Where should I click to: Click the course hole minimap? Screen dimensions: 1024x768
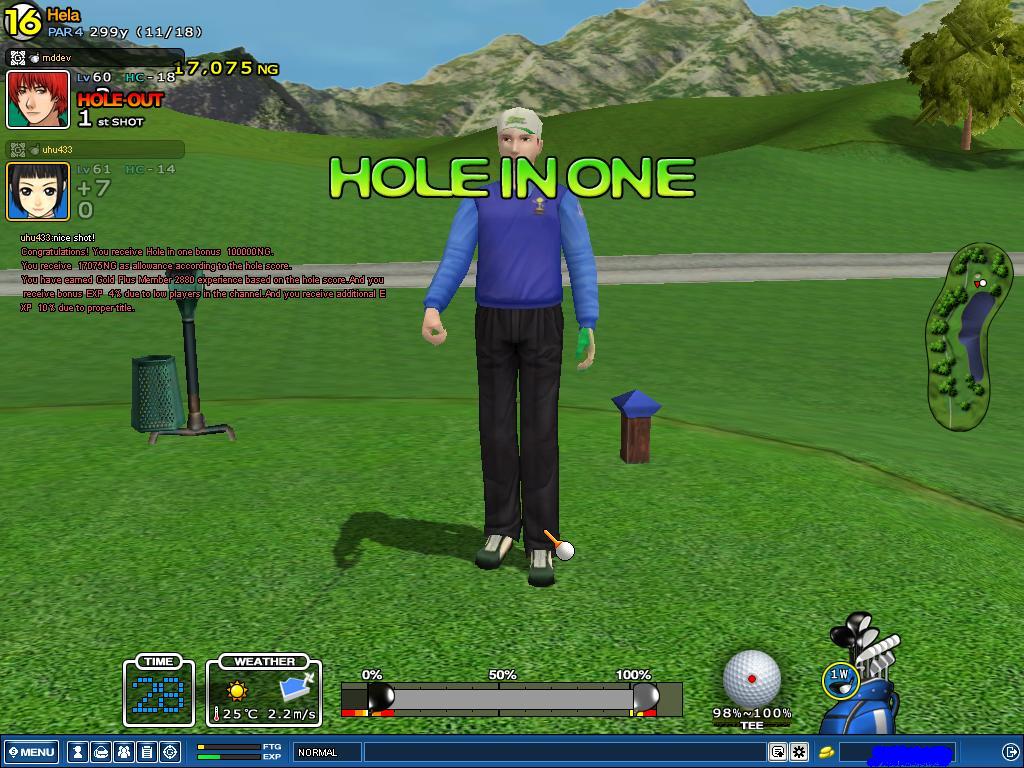tap(970, 335)
